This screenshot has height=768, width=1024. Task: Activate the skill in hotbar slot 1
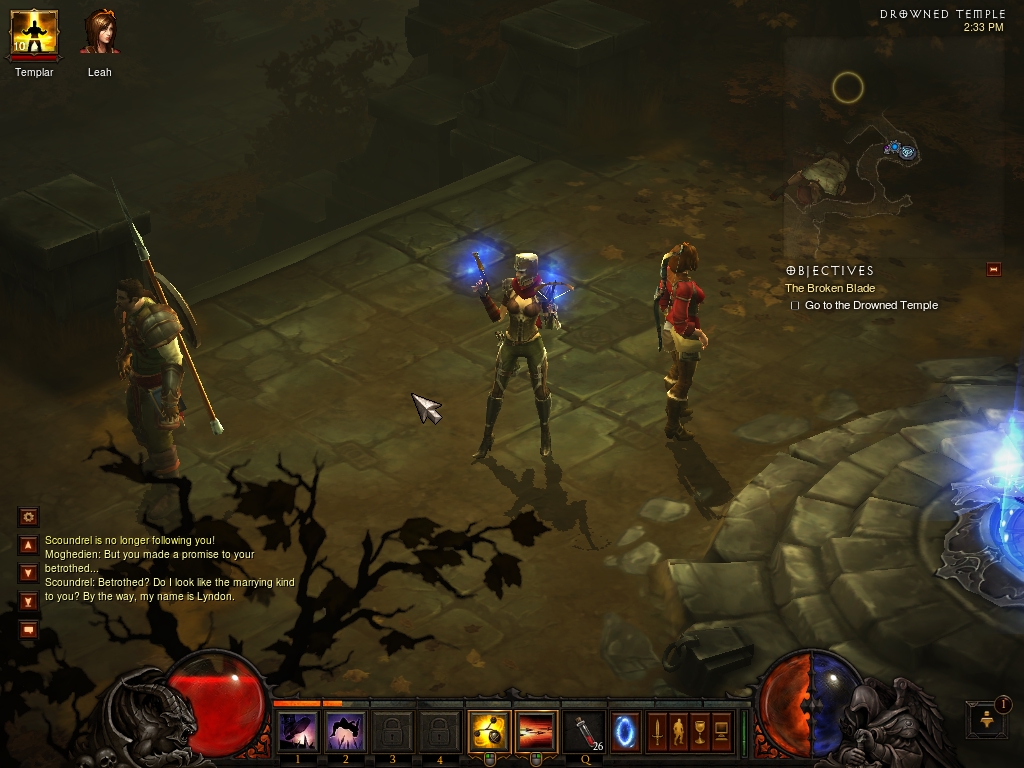(x=297, y=732)
